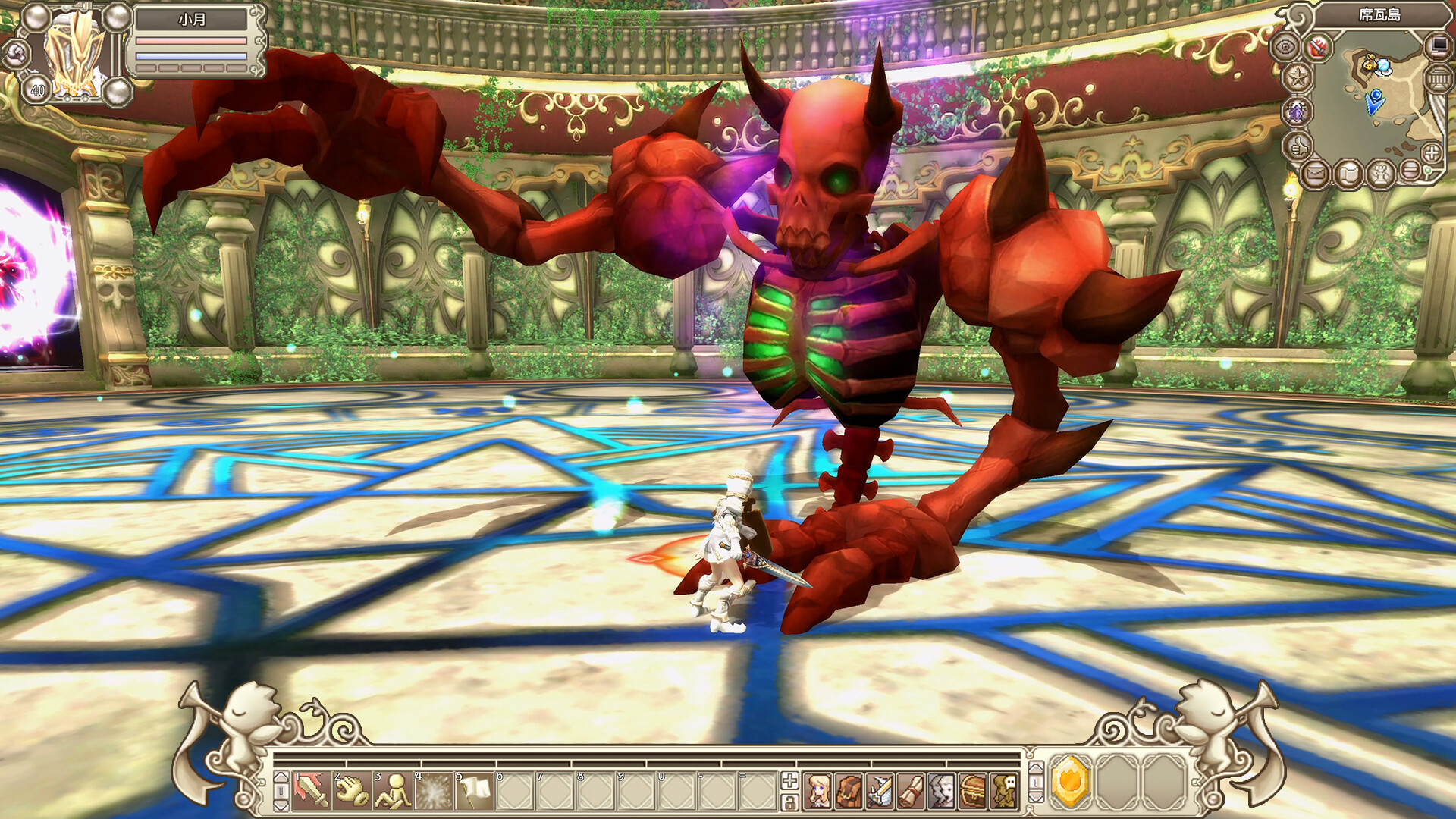Zoom in the minimap with the plus button
This screenshot has width=1456, height=819.
coord(1431,153)
